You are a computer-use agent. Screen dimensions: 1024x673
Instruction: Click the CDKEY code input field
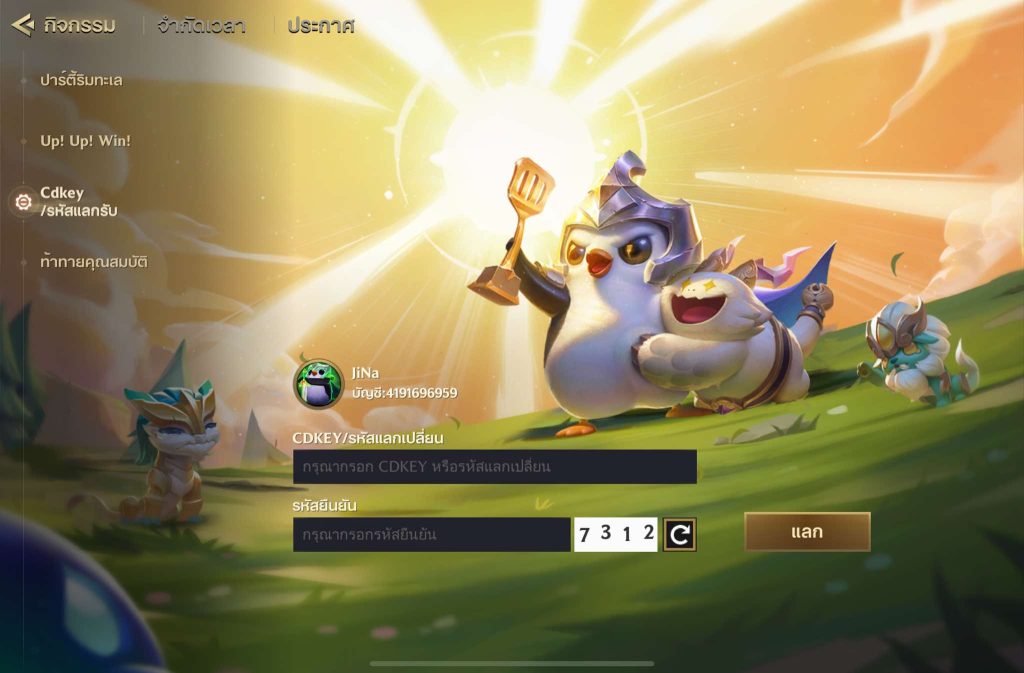pos(494,467)
